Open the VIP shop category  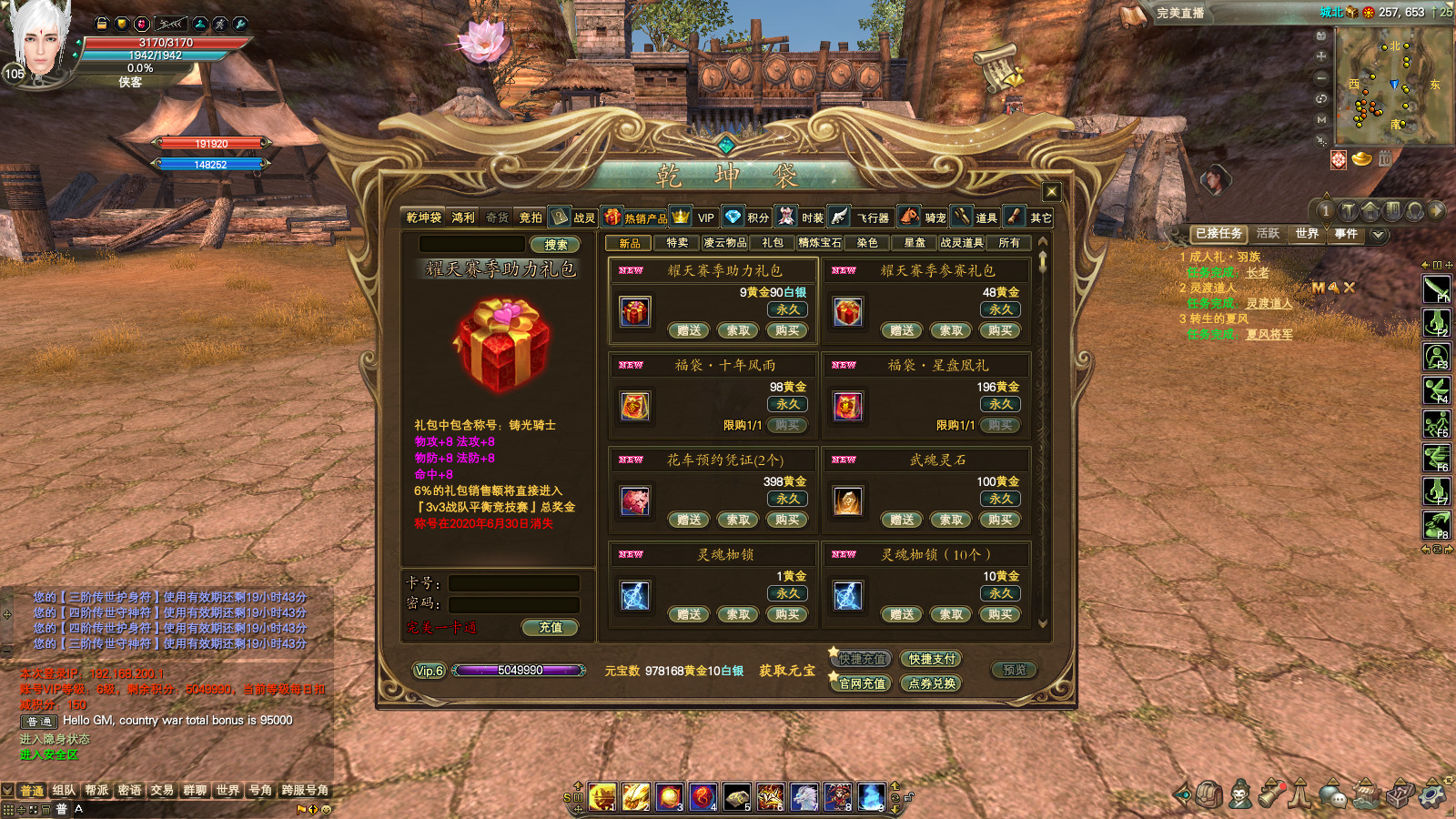[x=705, y=217]
